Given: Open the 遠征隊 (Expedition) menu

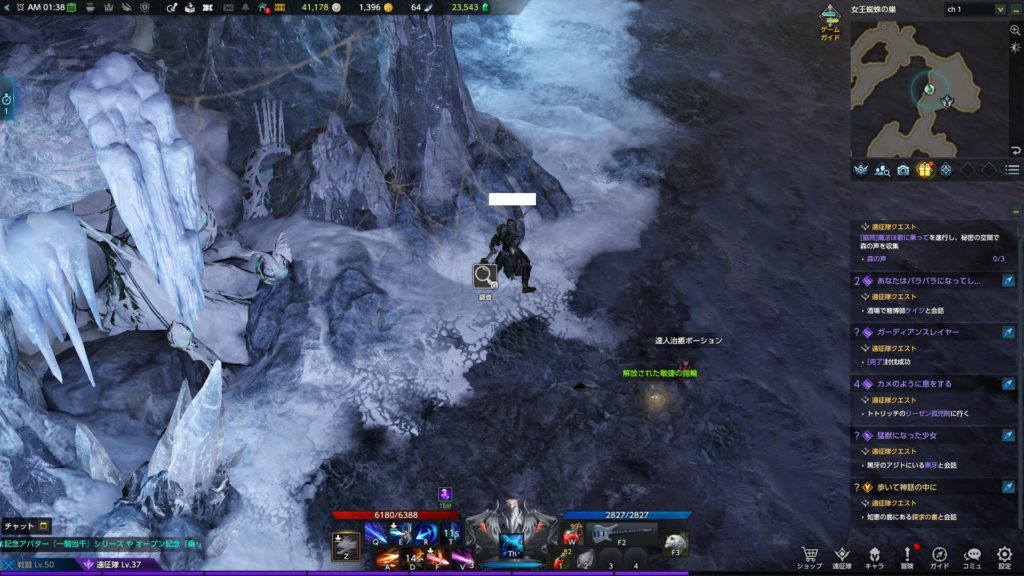Looking at the screenshot, I should pos(842,557).
